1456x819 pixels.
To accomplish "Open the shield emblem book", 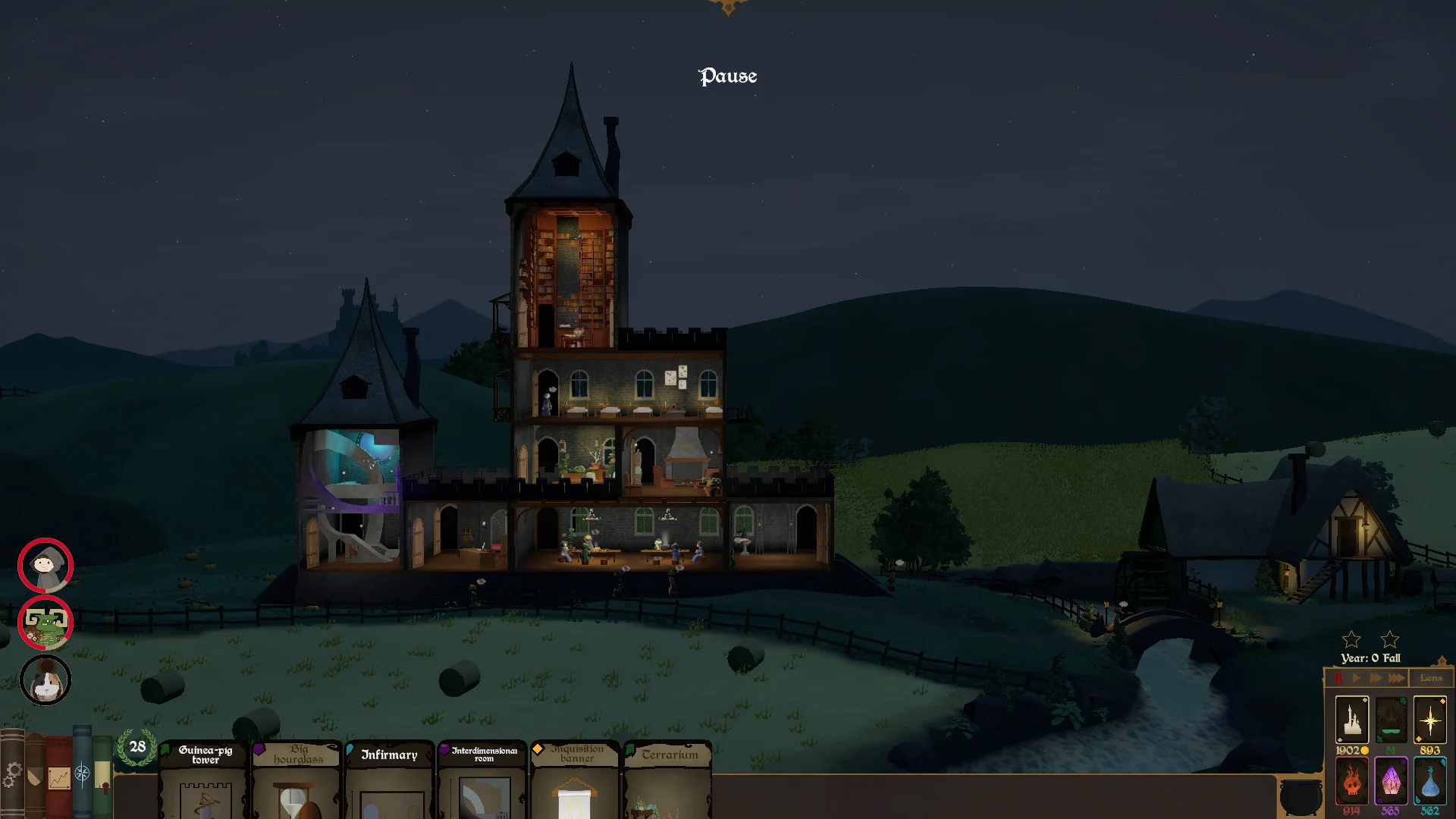I will click(x=35, y=777).
